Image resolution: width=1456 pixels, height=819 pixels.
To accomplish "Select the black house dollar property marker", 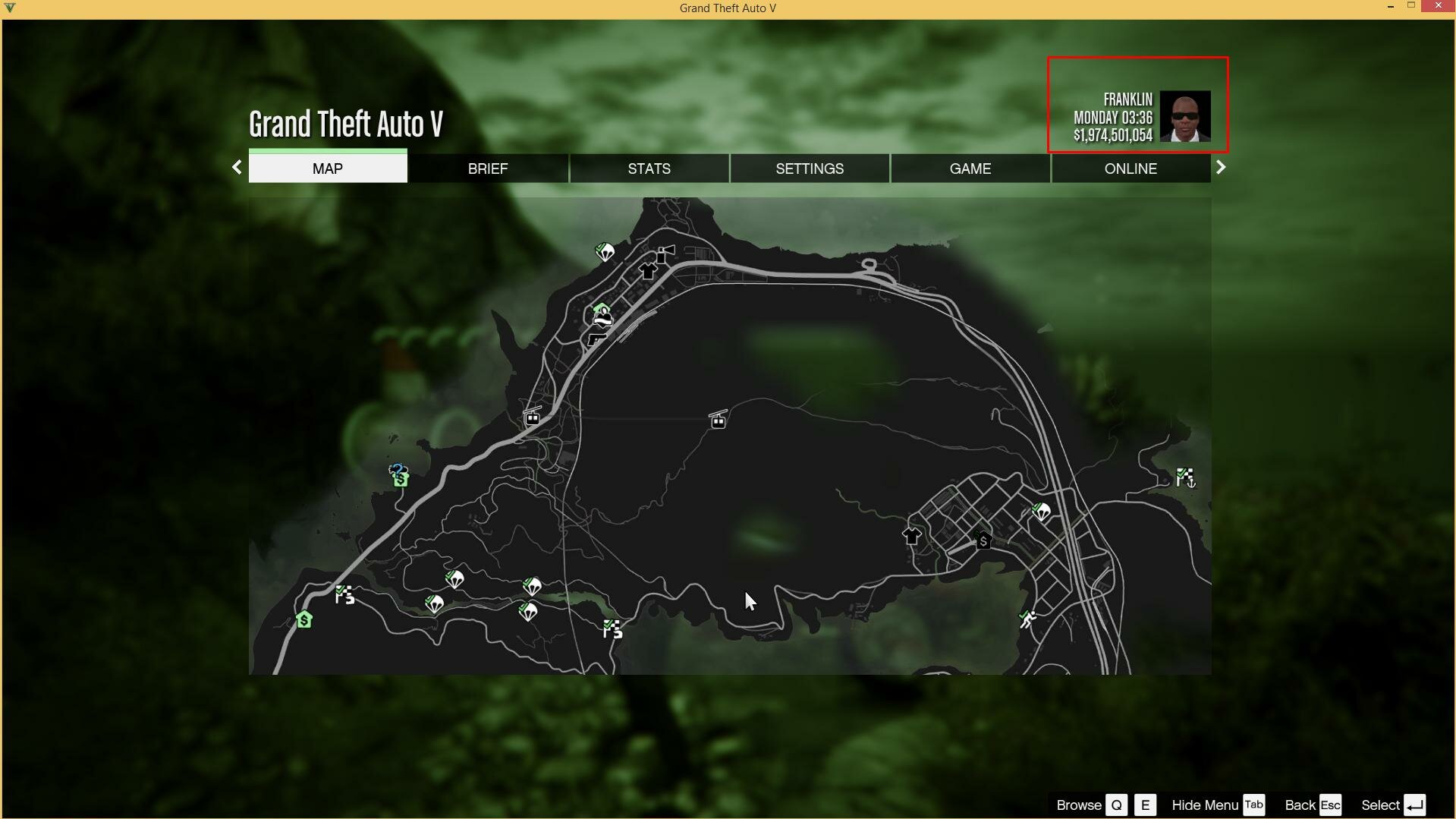I will [x=983, y=540].
